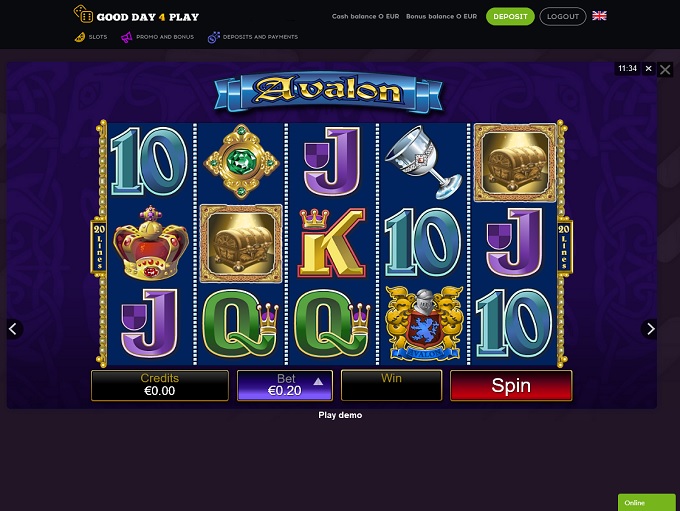Image resolution: width=680 pixels, height=511 pixels.
Task: Open the Bet amount selector
Action: click(284, 385)
